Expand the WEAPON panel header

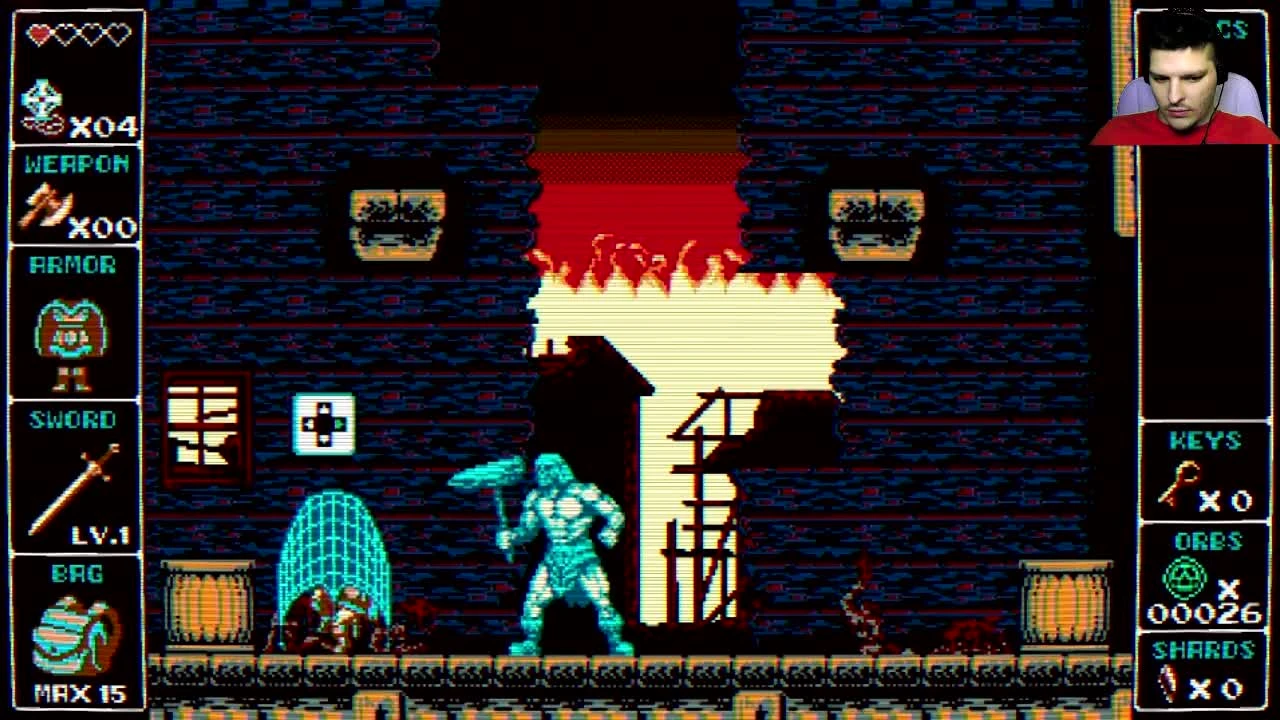tap(75, 165)
